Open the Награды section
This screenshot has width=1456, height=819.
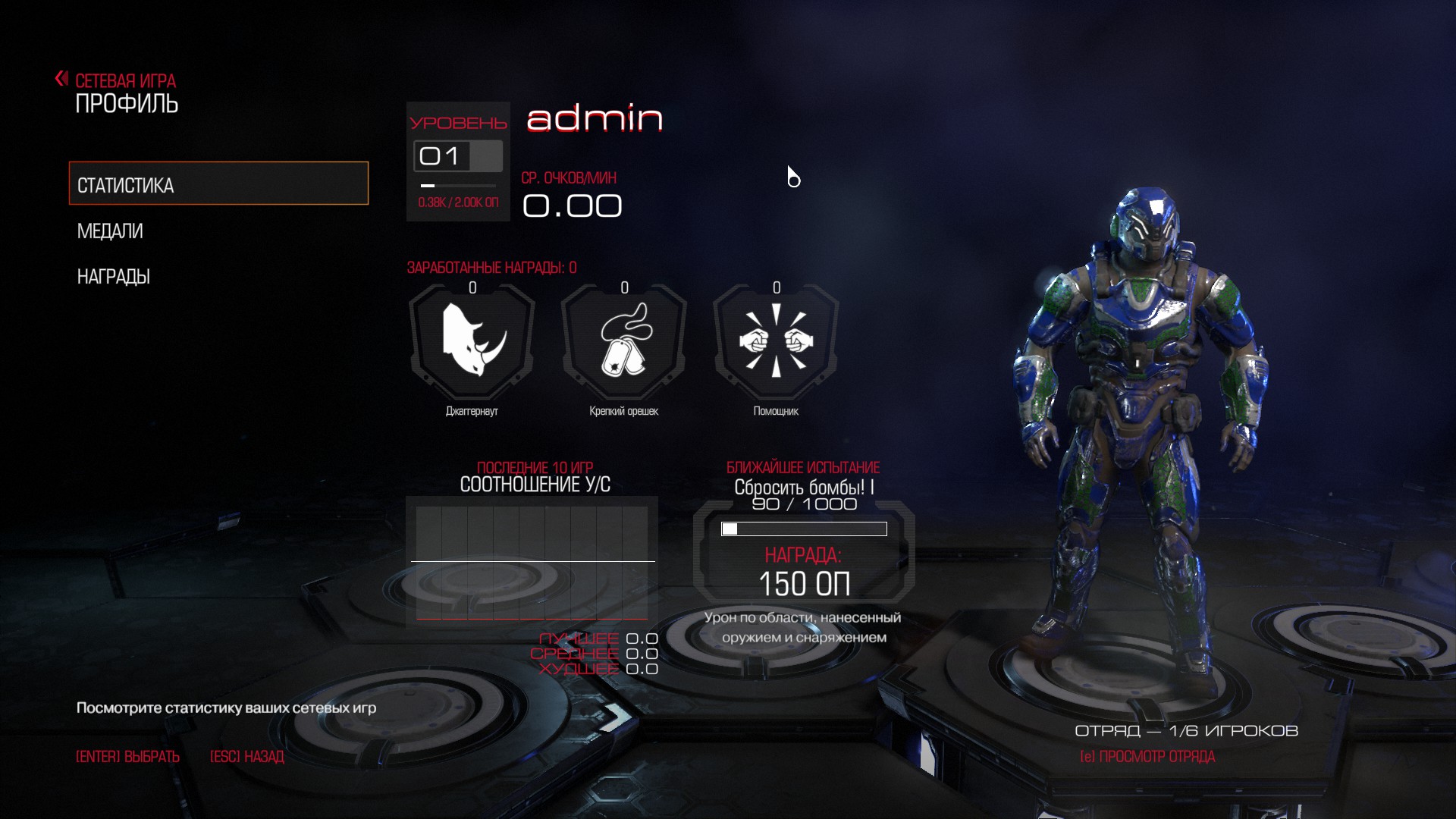[114, 277]
